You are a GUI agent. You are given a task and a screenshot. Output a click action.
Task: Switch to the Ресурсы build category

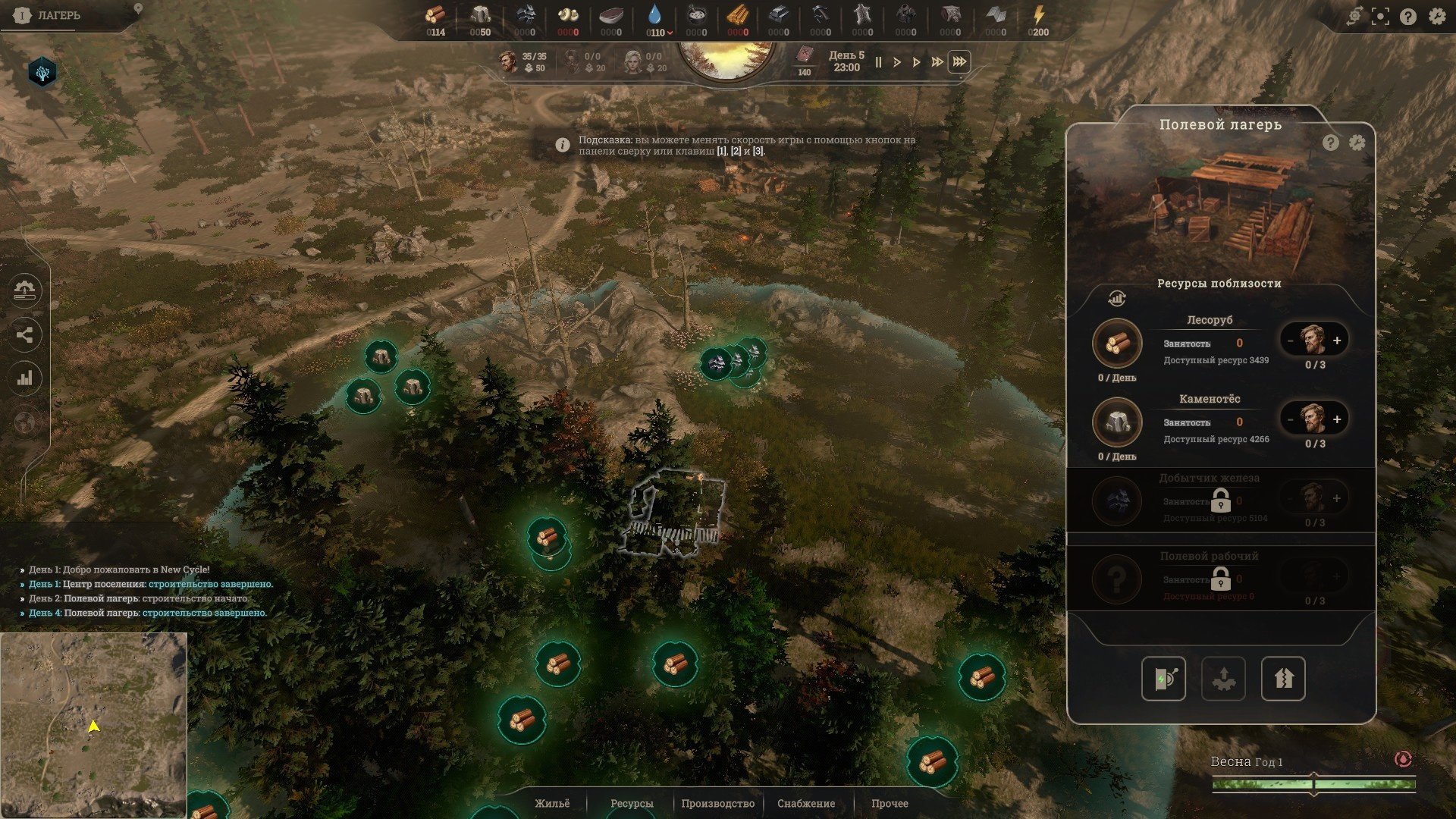pos(631,803)
